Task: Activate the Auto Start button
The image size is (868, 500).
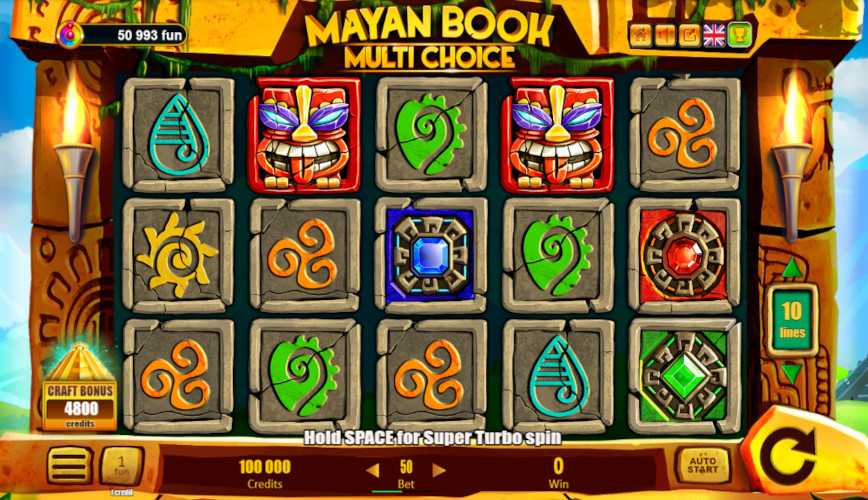Action: [703, 465]
